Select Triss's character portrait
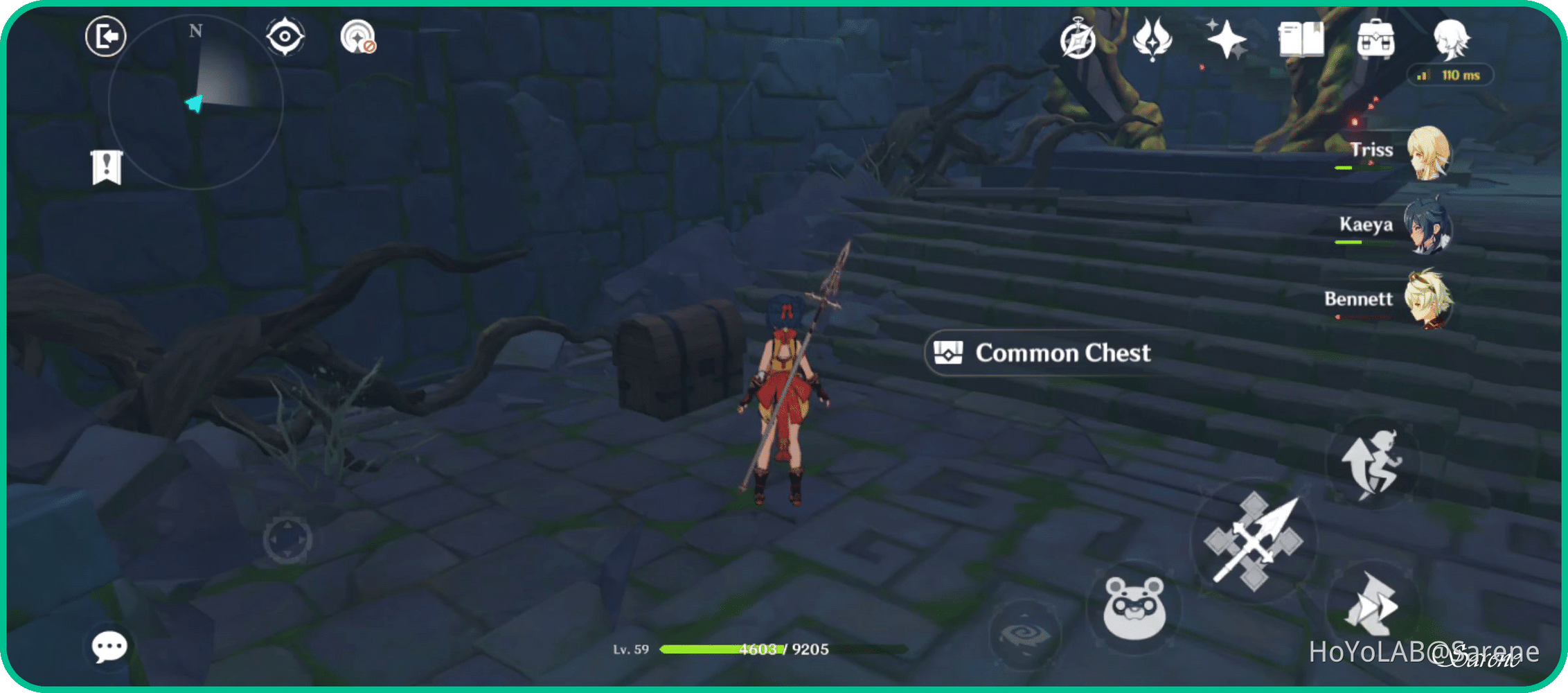This screenshot has width=1568, height=693. (1429, 154)
